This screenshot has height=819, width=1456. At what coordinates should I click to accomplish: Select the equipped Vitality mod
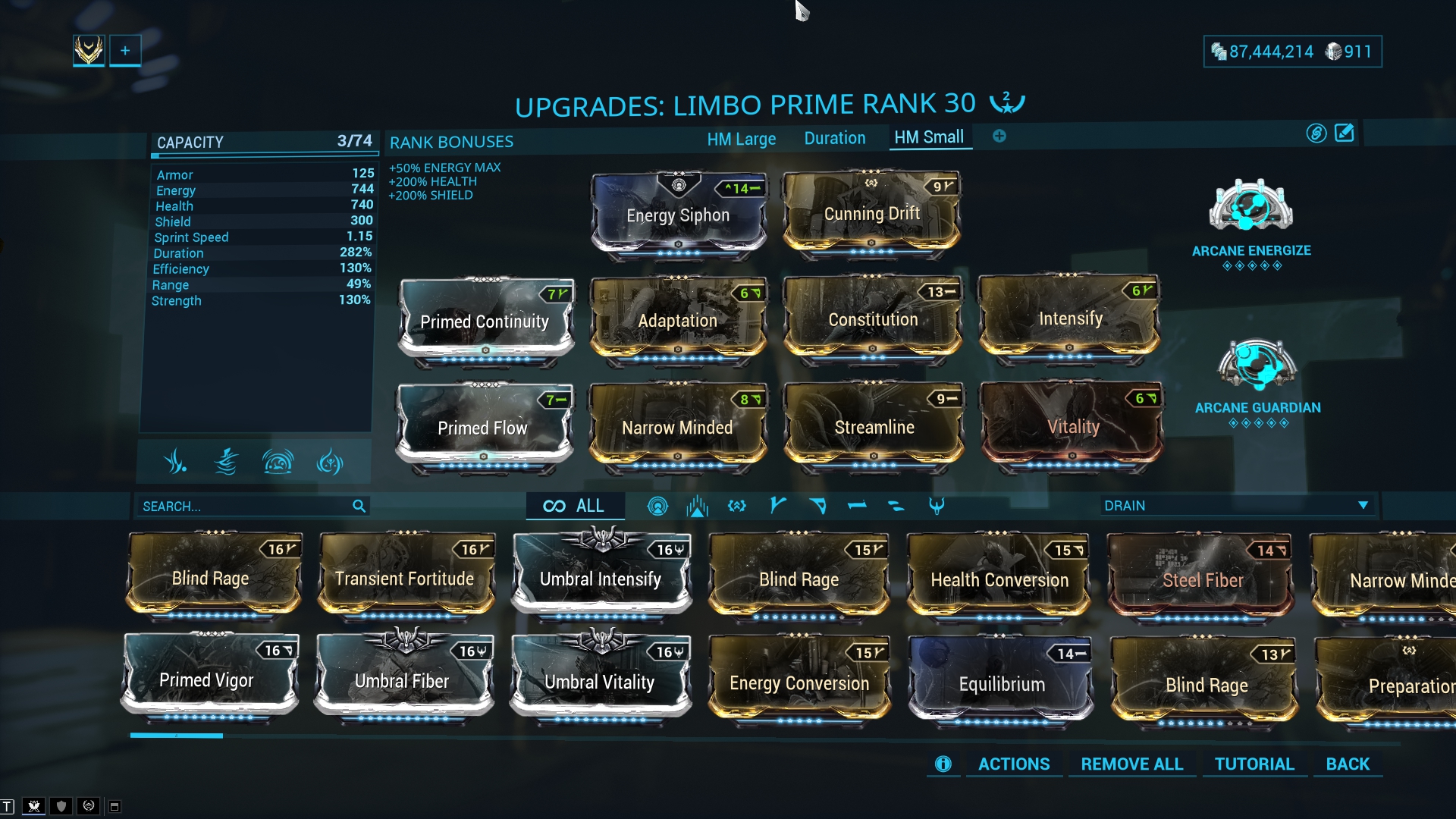tap(1072, 427)
